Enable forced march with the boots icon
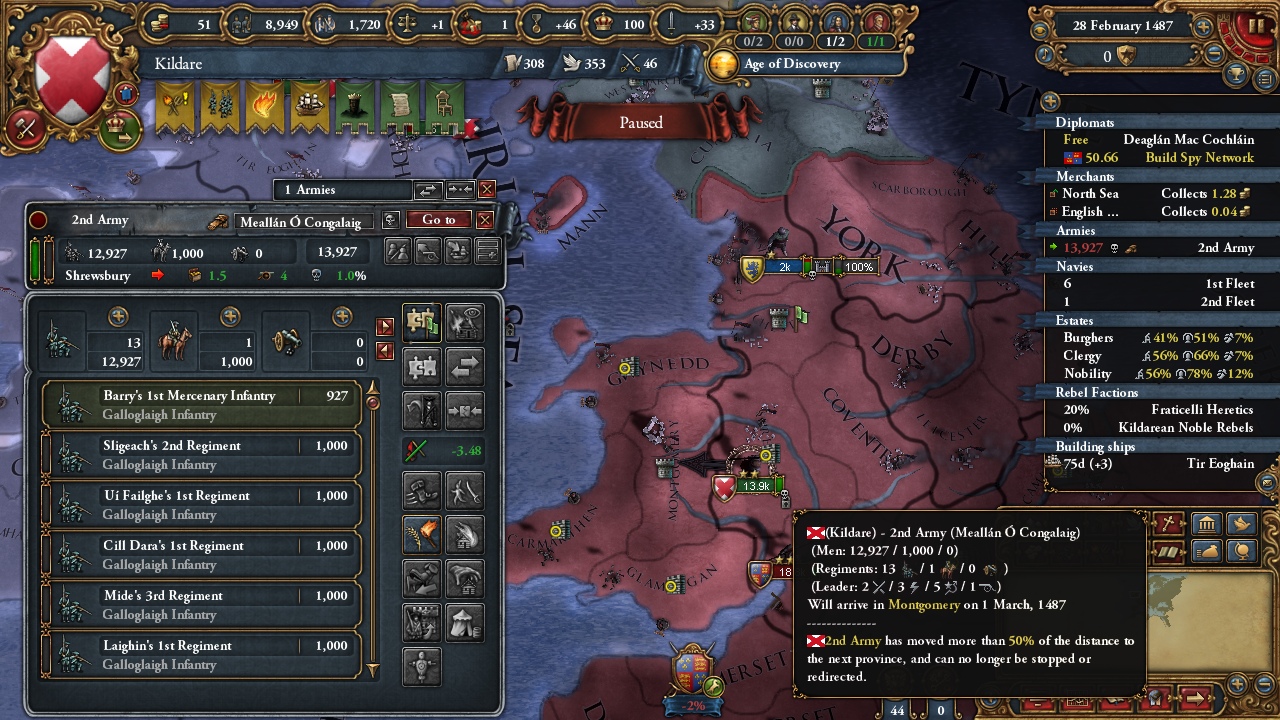This screenshot has height=720, width=1280. coord(421,489)
